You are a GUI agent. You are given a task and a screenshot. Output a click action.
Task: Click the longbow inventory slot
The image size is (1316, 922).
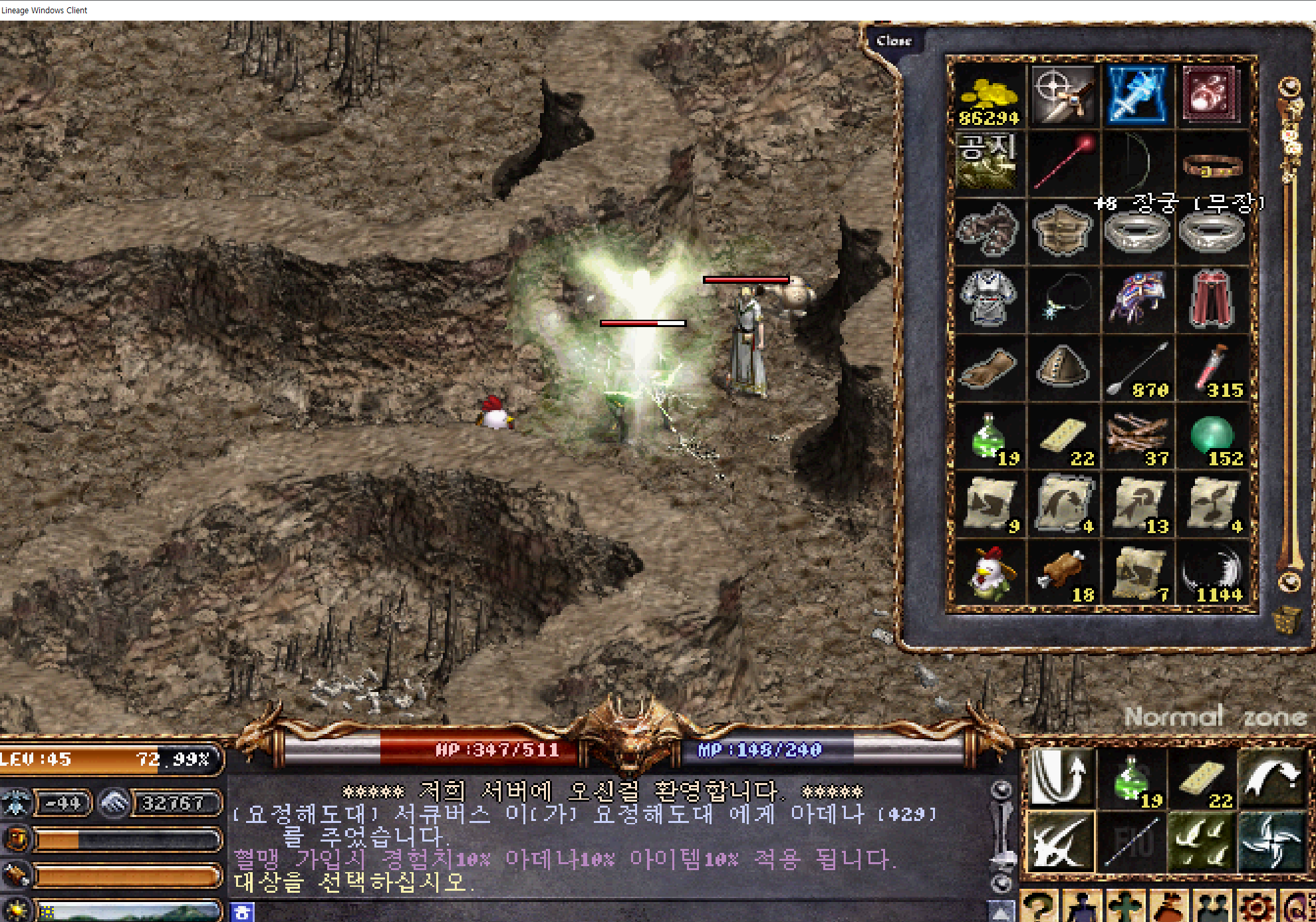(x=1136, y=164)
